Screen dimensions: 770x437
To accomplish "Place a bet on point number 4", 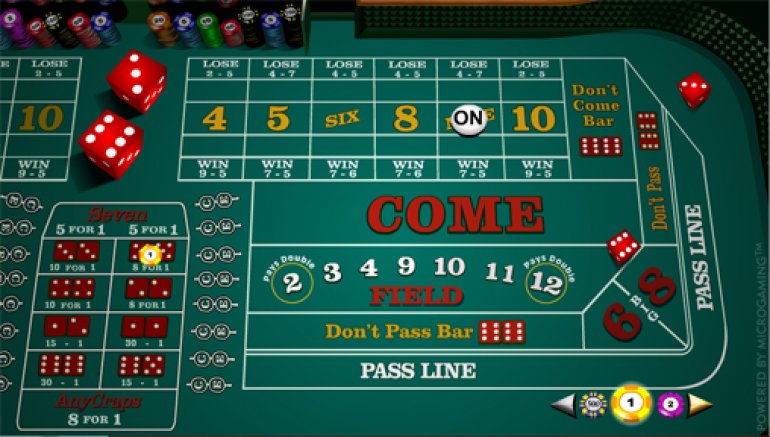I will (214, 119).
